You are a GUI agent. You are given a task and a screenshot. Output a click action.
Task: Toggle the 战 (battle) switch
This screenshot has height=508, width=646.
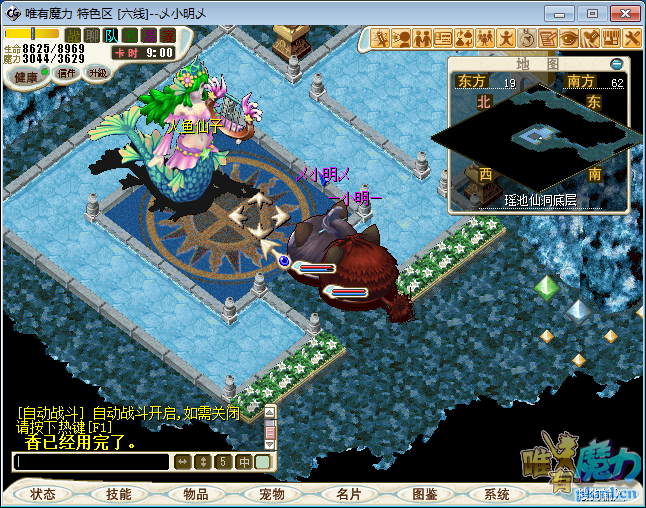coord(73,36)
